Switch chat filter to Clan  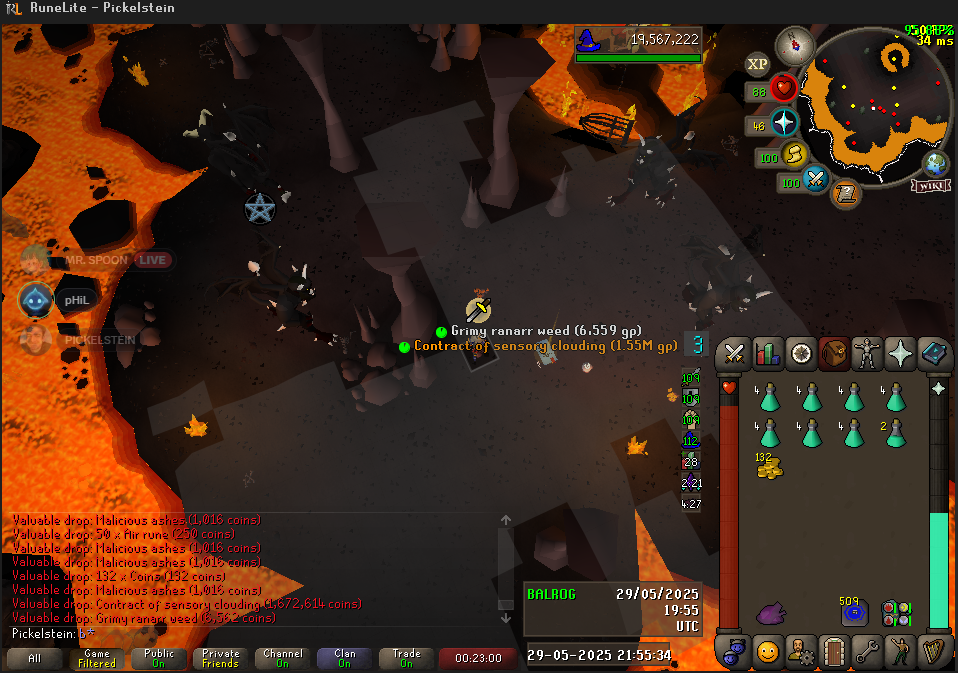coord(344,658)
